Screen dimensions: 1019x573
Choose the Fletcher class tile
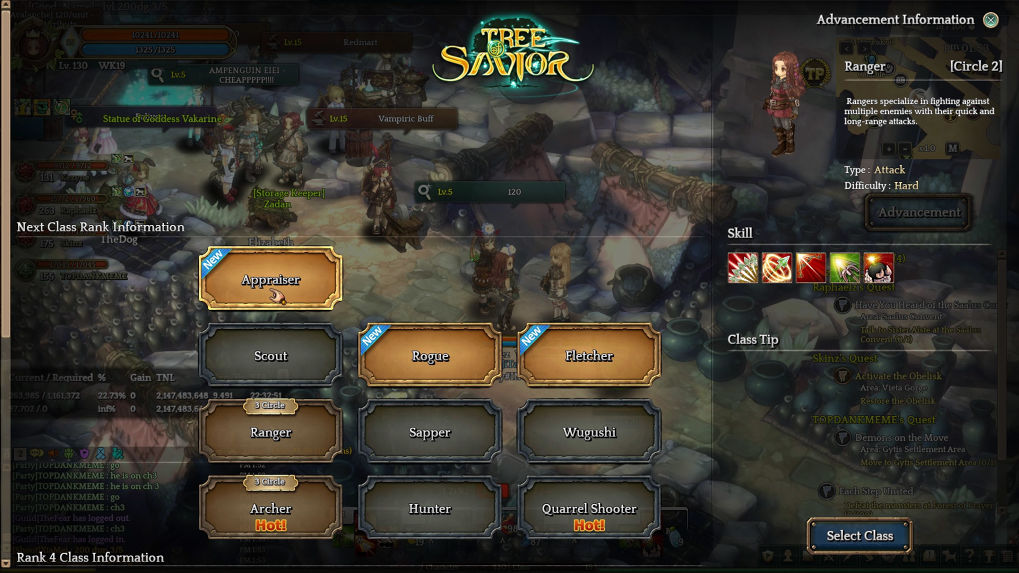coord(589,356)
